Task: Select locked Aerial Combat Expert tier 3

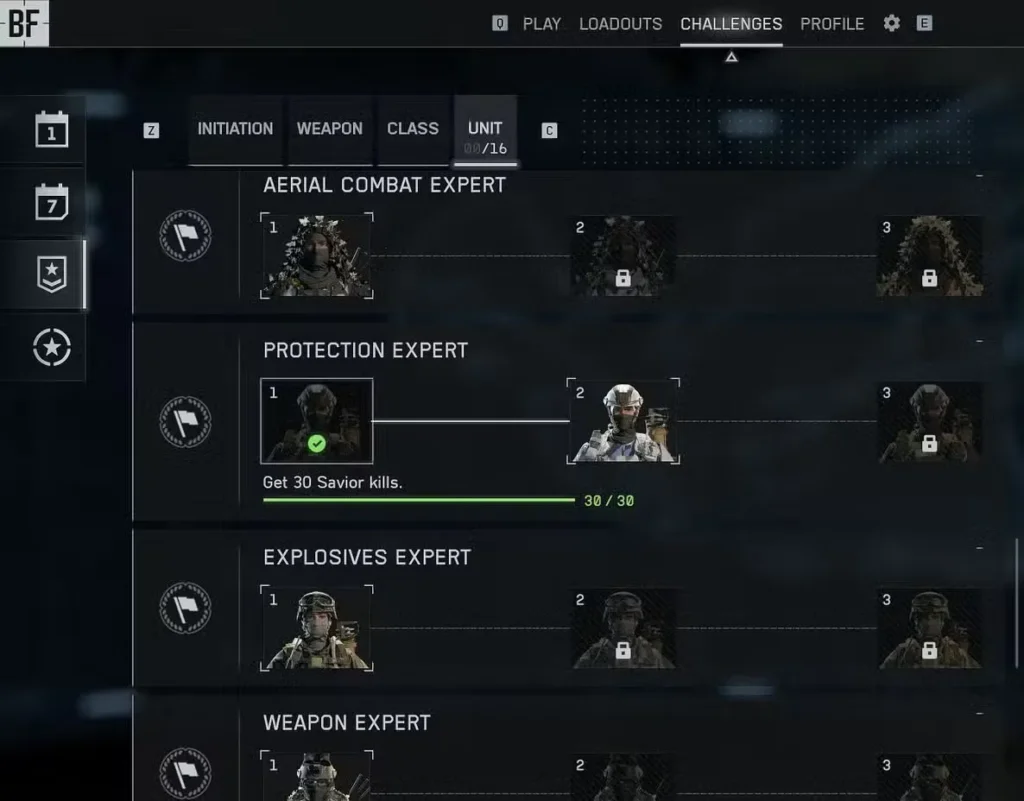Action: tap(929, 256)
